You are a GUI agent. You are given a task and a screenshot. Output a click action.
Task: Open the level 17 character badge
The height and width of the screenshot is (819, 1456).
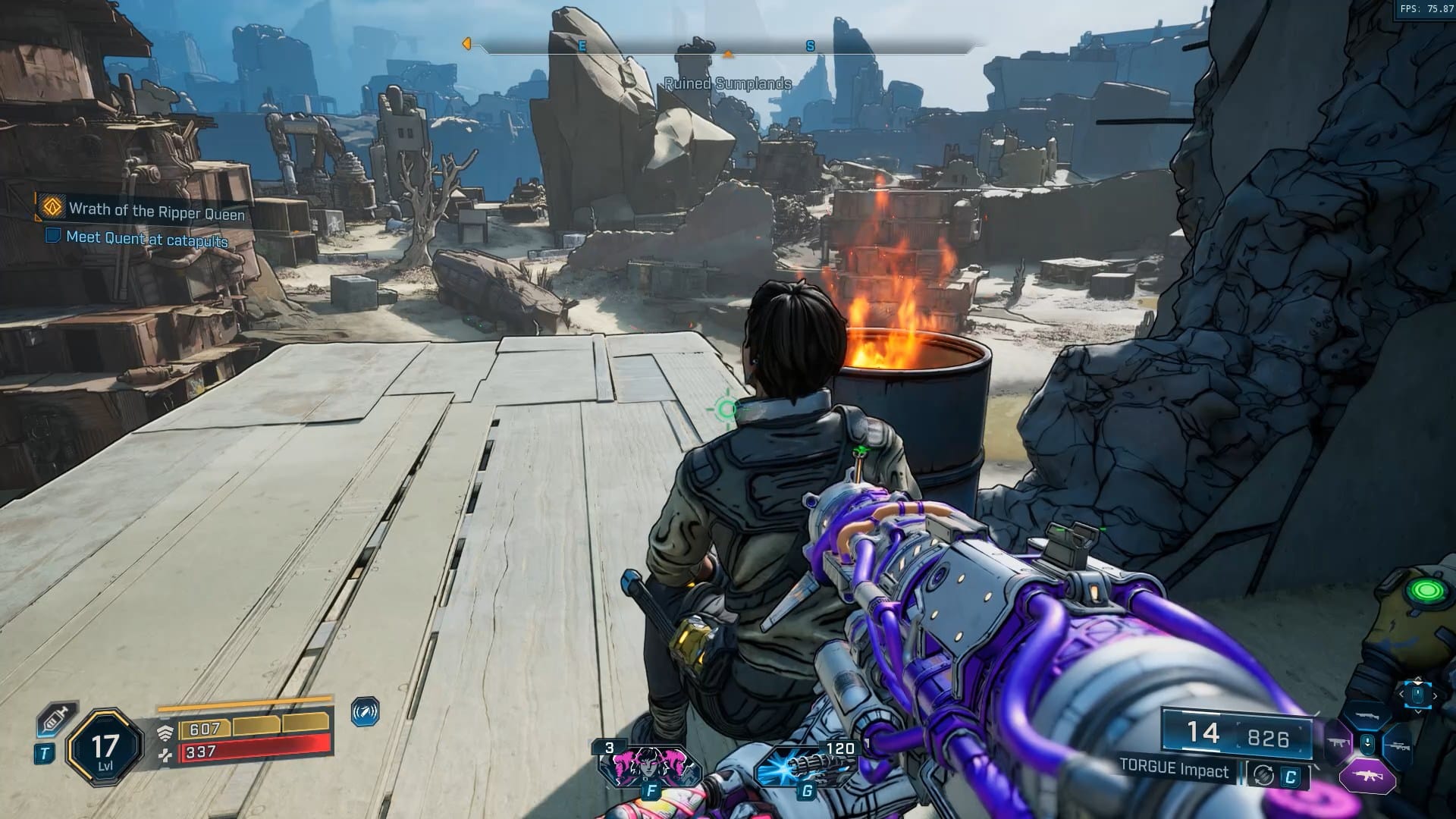105,748
